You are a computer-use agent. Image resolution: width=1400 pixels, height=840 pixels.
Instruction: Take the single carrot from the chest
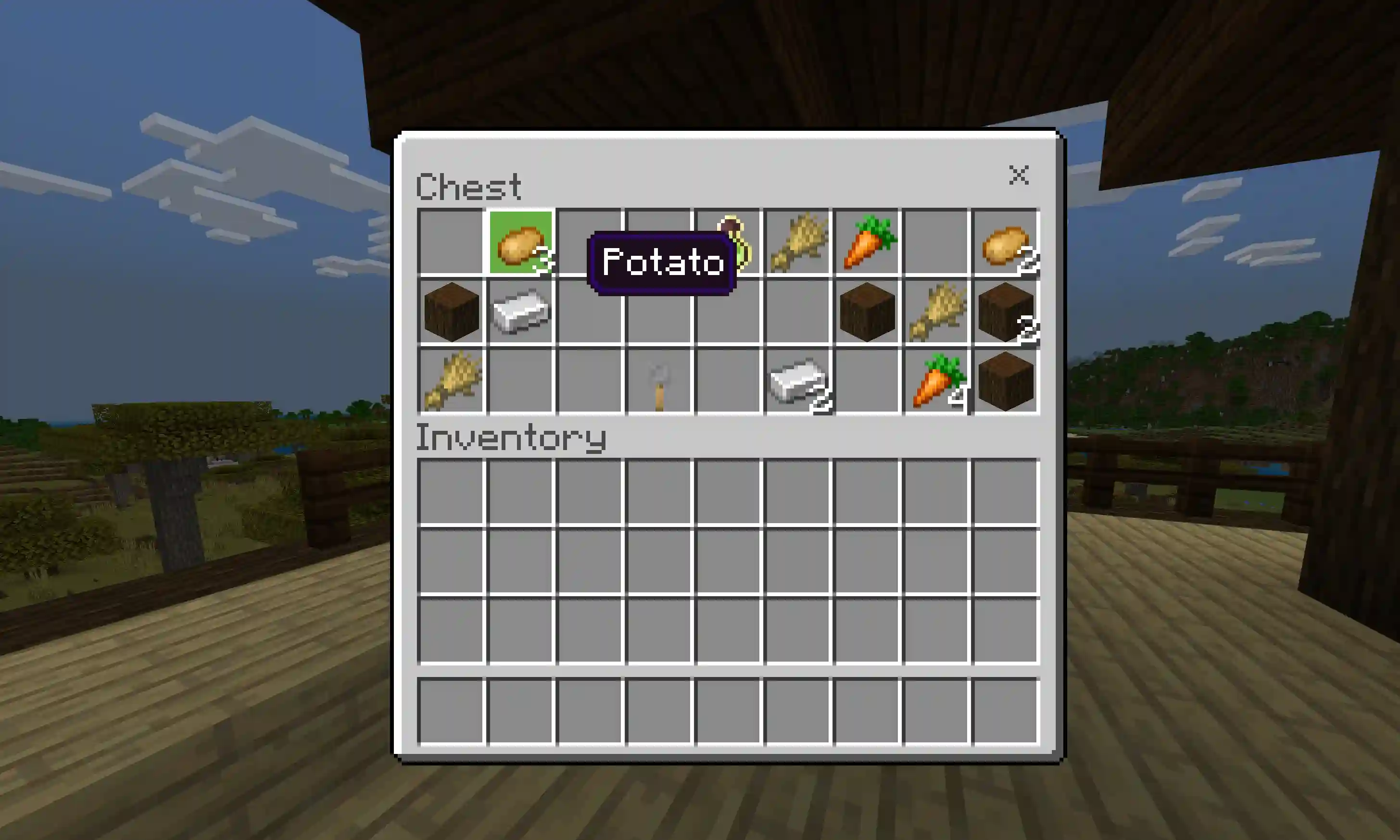[867, 243]
